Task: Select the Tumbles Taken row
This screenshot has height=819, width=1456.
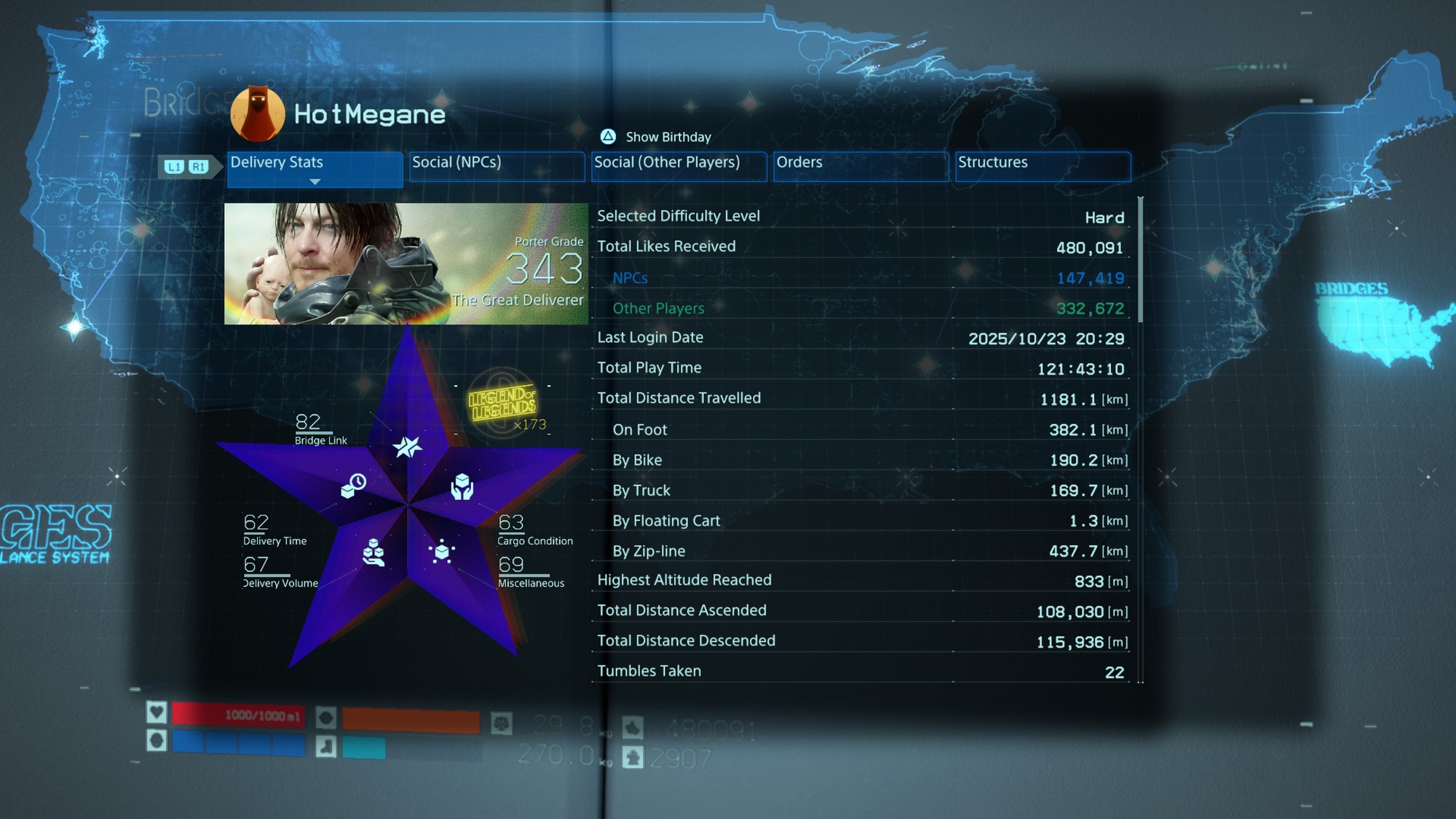Action: coord(860,671)
